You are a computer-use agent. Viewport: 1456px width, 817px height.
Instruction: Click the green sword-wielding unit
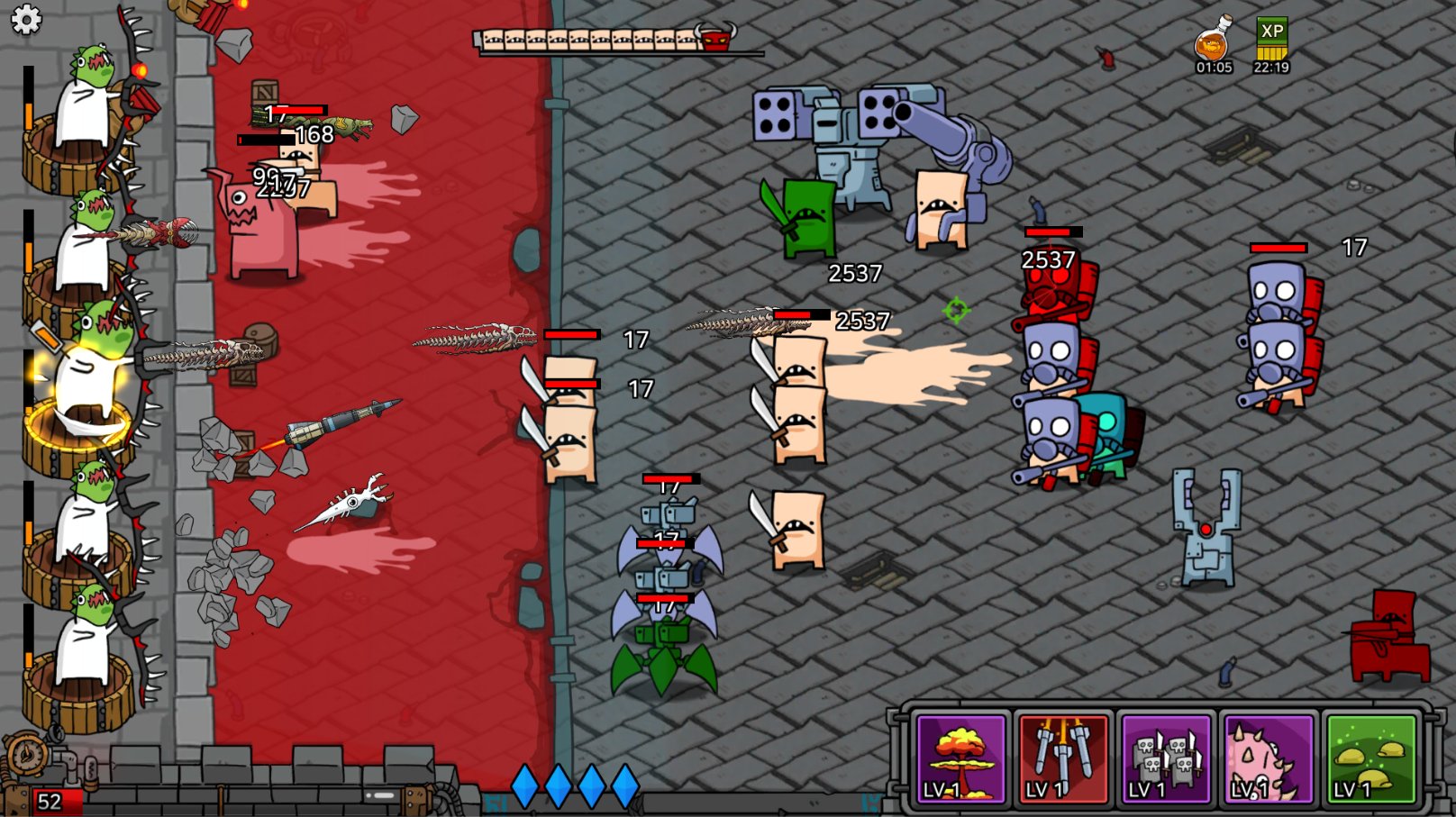coord(809,216)
